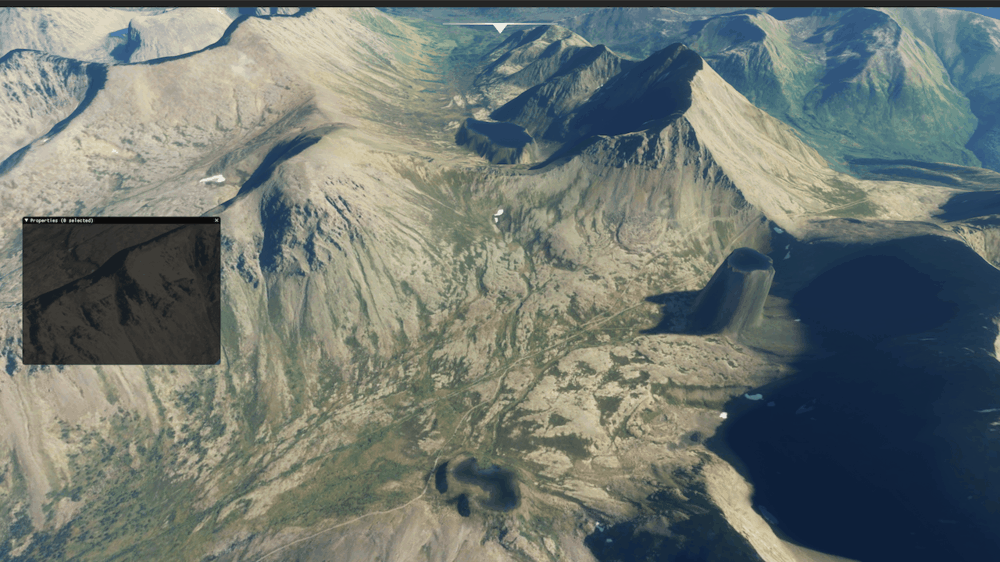
Task: Collapse the Properties panel with its arrow
Action: 26,220
